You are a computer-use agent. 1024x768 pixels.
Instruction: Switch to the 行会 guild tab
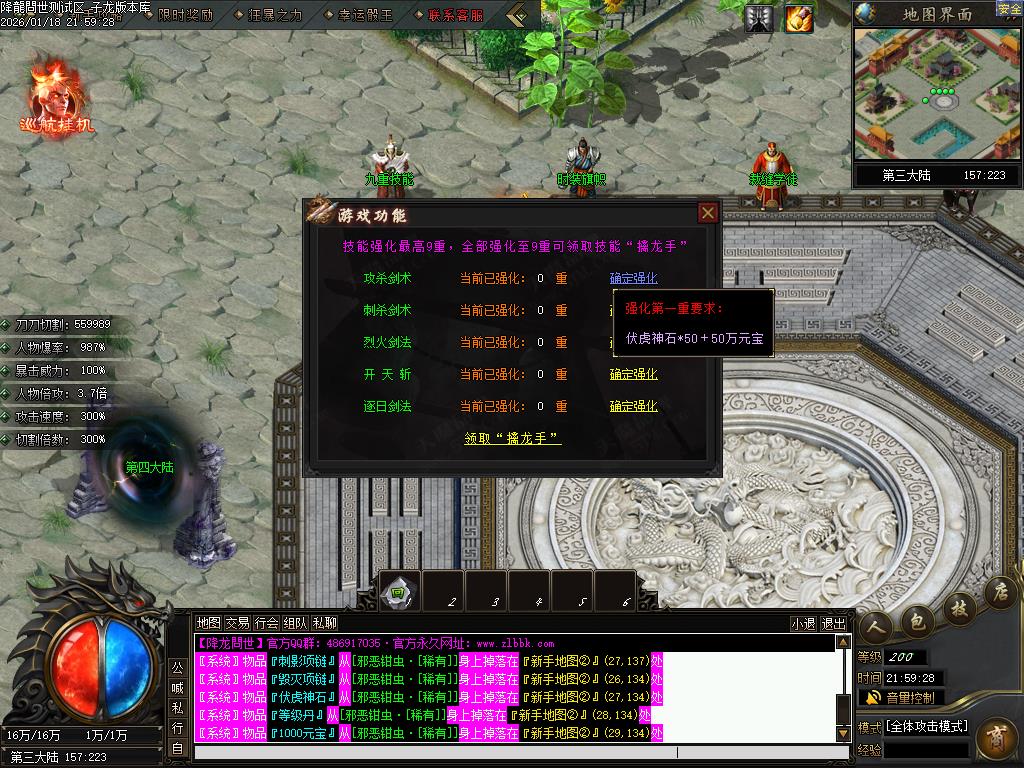point(266,623)
